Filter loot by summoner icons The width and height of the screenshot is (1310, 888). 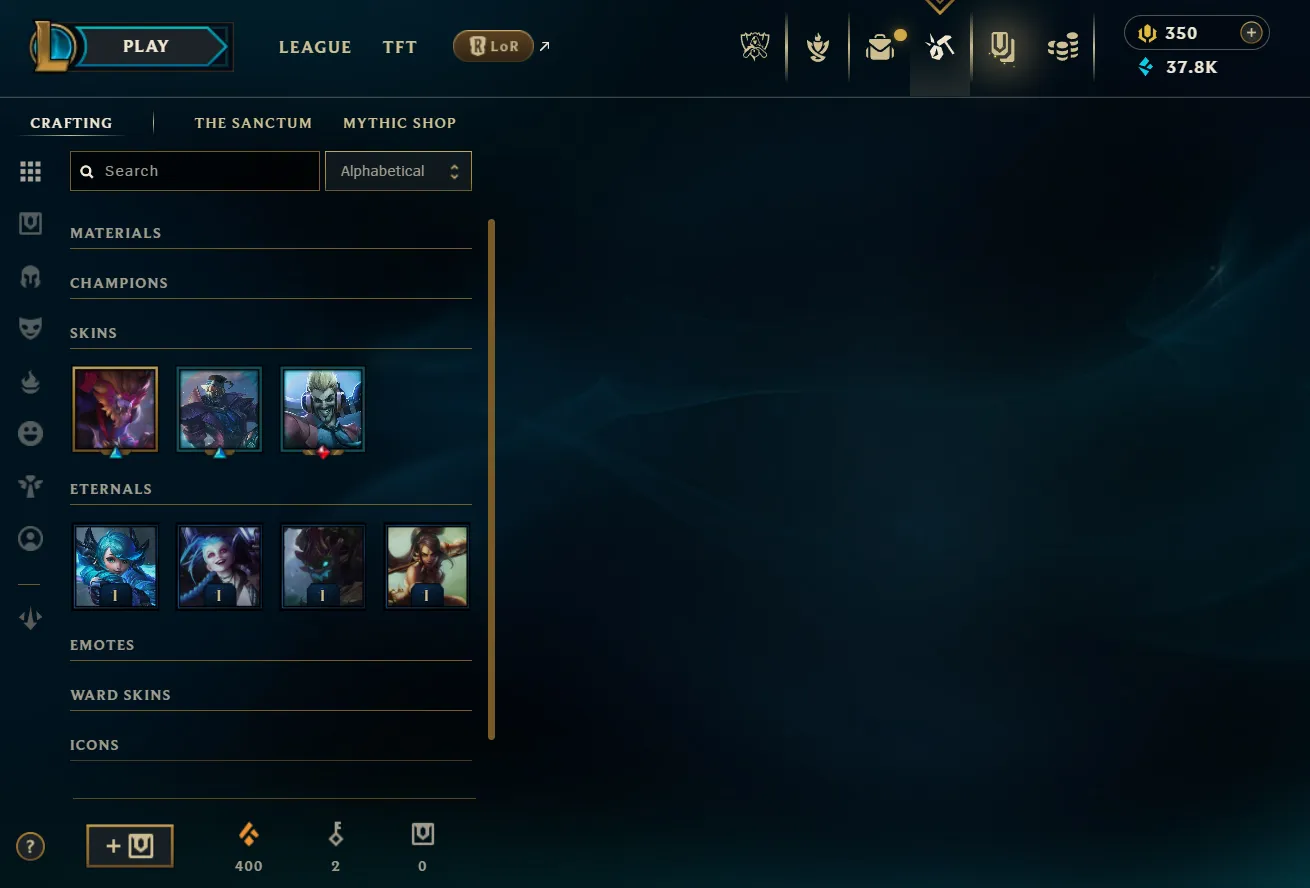[30, 538]
